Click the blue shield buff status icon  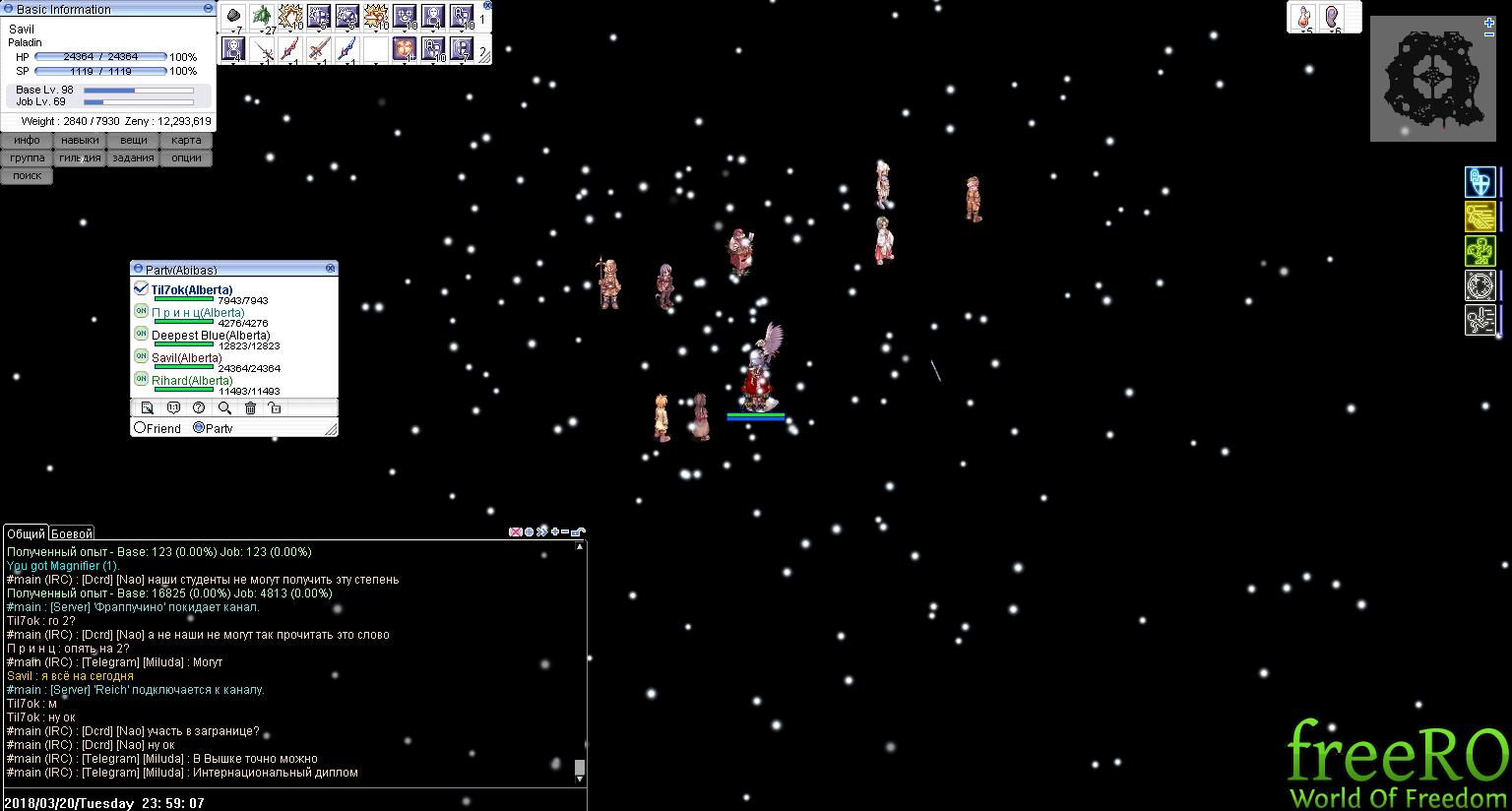click(1480, 182)
